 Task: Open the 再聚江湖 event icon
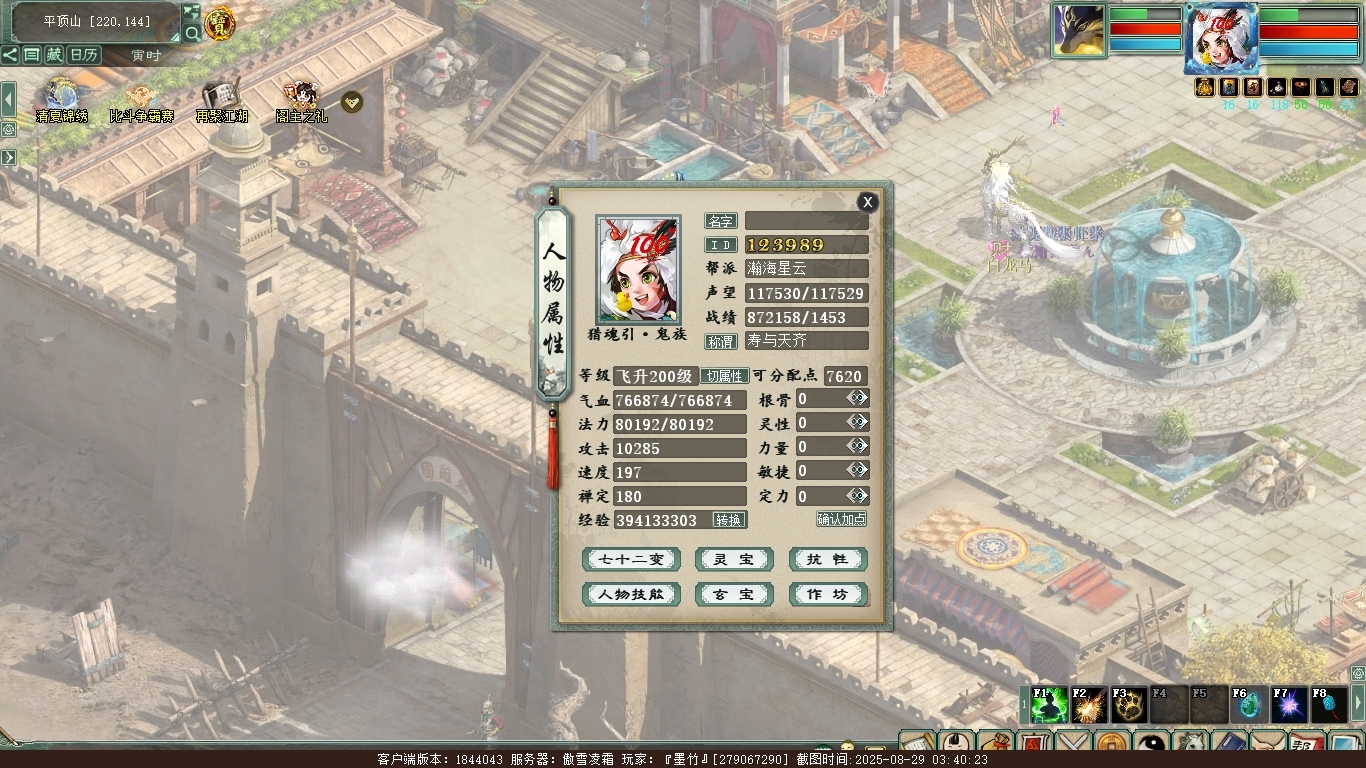221,98
